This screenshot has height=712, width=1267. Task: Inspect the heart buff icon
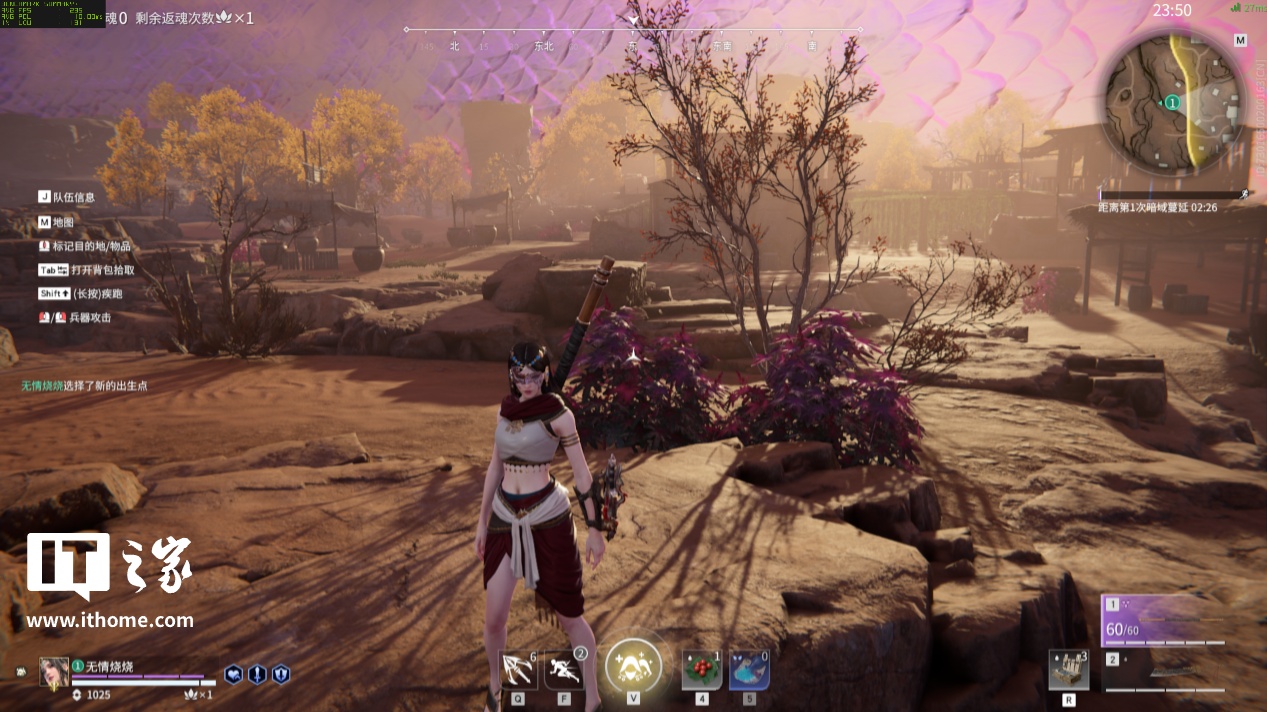(x=233, y=674)
